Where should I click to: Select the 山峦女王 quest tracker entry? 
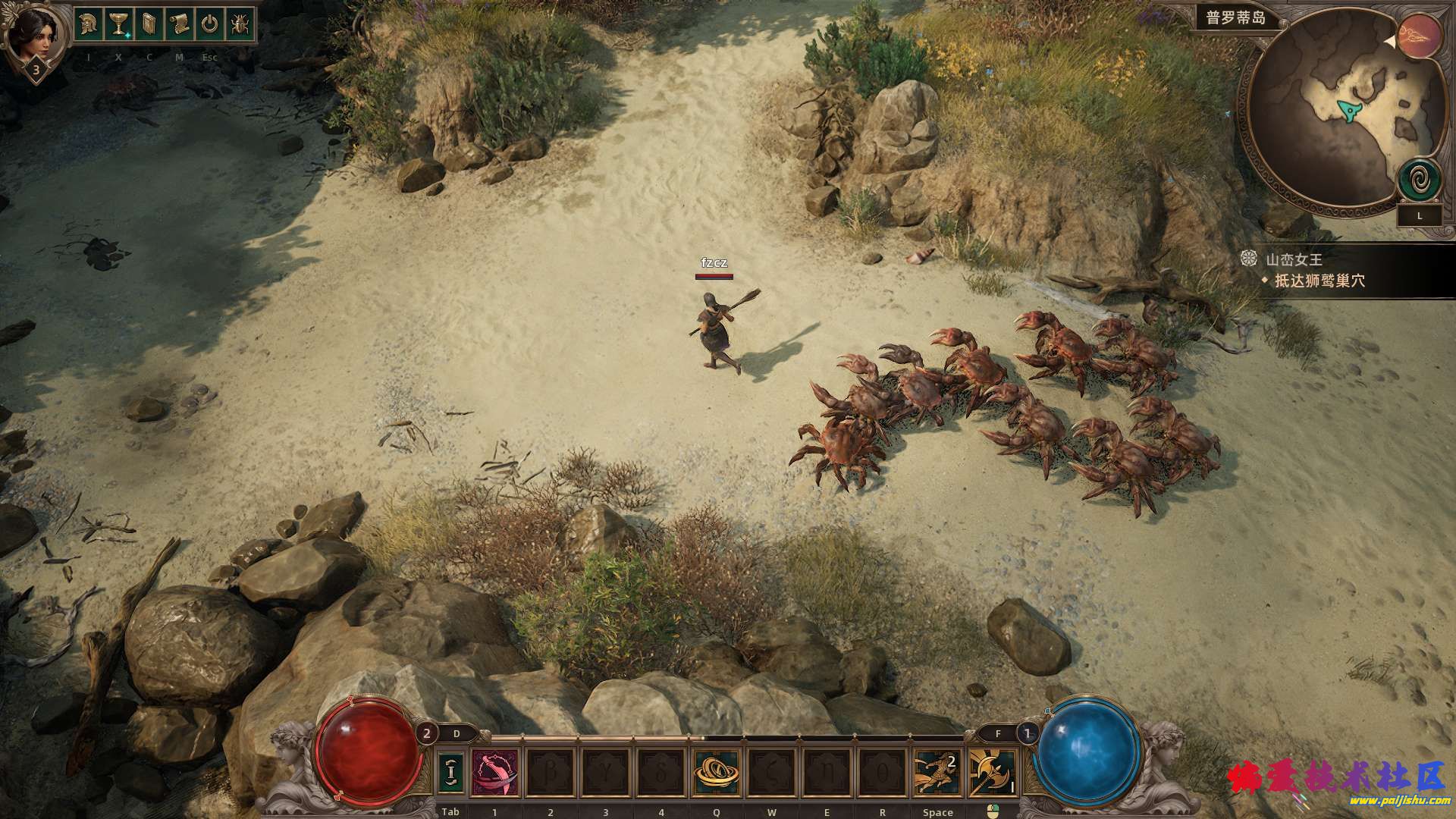(1294, 259)
